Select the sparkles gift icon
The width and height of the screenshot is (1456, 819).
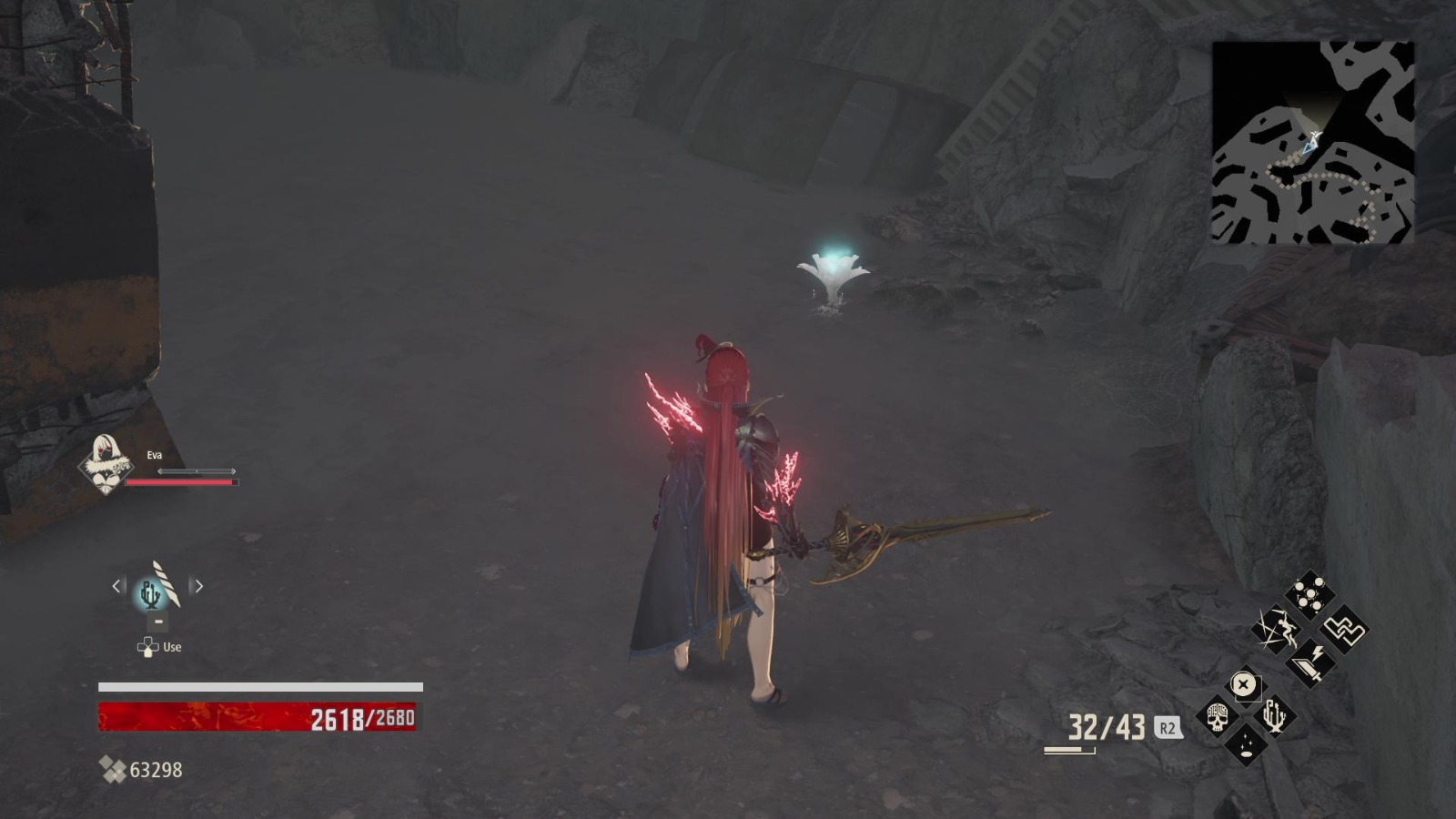tap(1246, 745)
